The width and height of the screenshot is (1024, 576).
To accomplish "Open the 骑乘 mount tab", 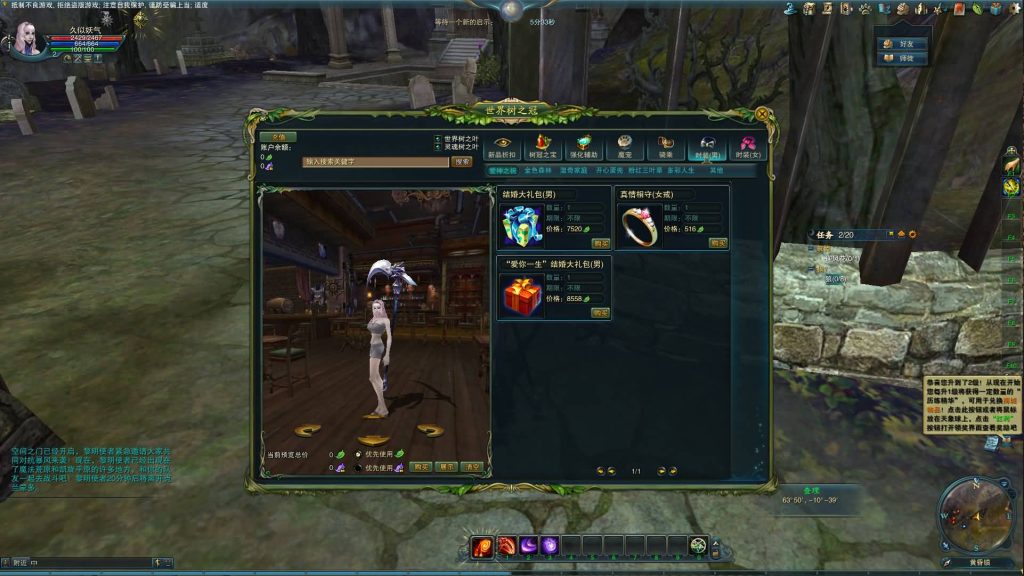I will pos(666,147).
